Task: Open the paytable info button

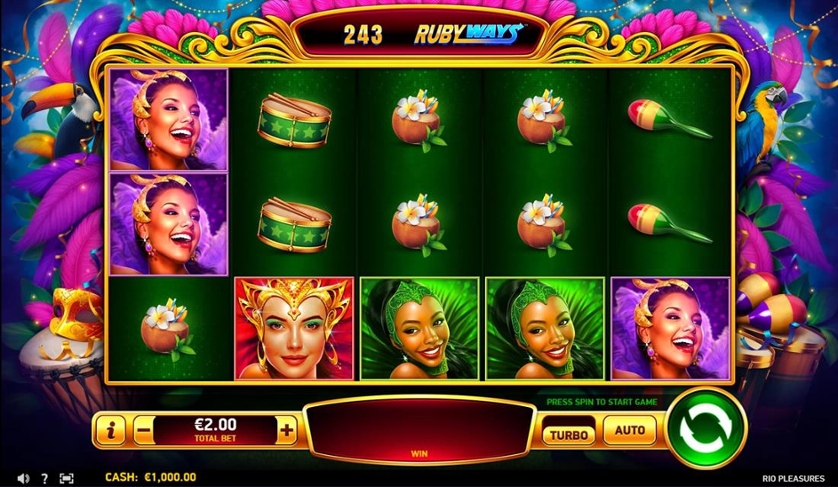Action: pyautogui.click(x=110, y=431)
